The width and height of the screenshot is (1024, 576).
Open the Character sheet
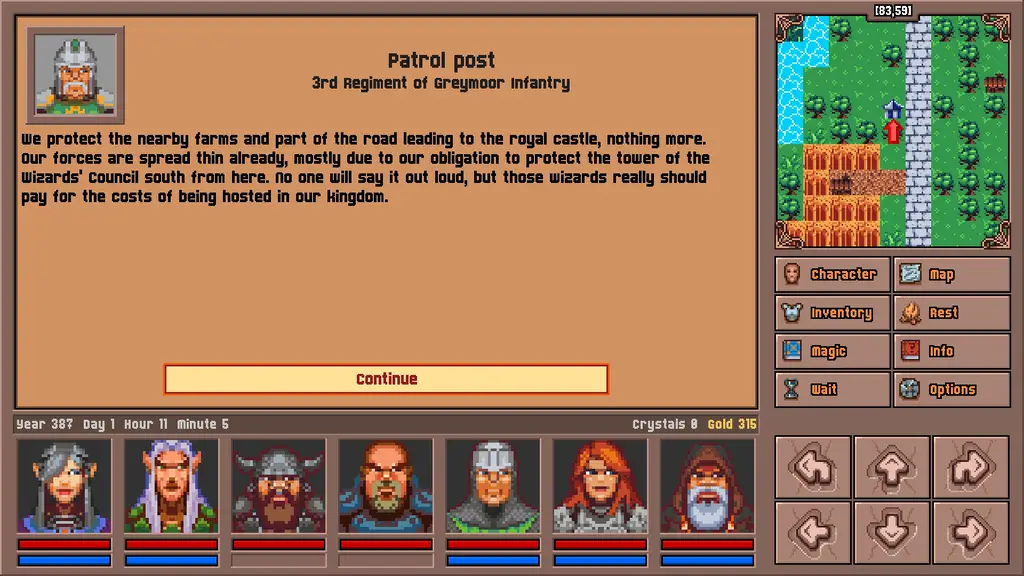(x=832, y=274)
